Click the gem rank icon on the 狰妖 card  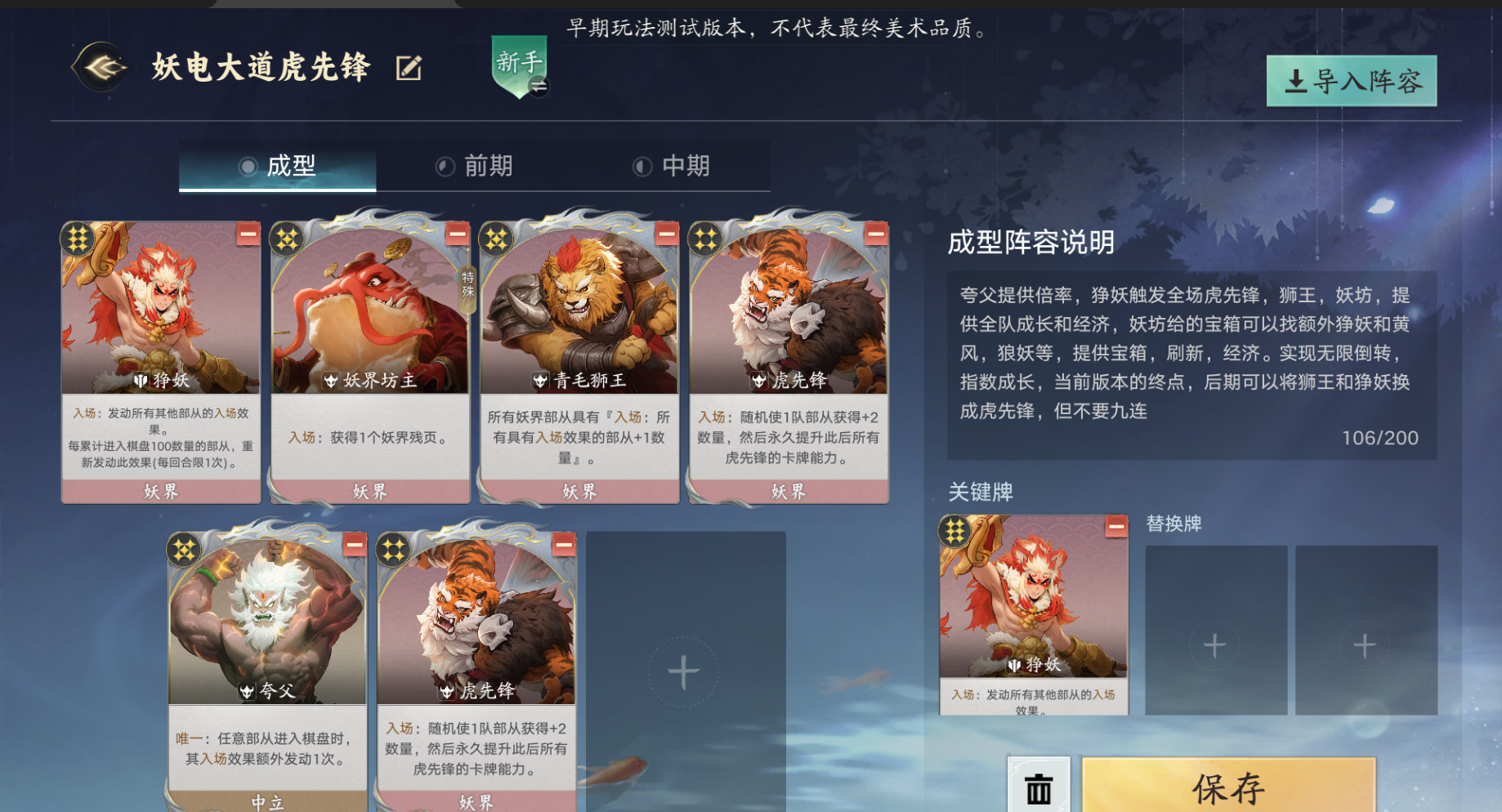tap(80, 239)
